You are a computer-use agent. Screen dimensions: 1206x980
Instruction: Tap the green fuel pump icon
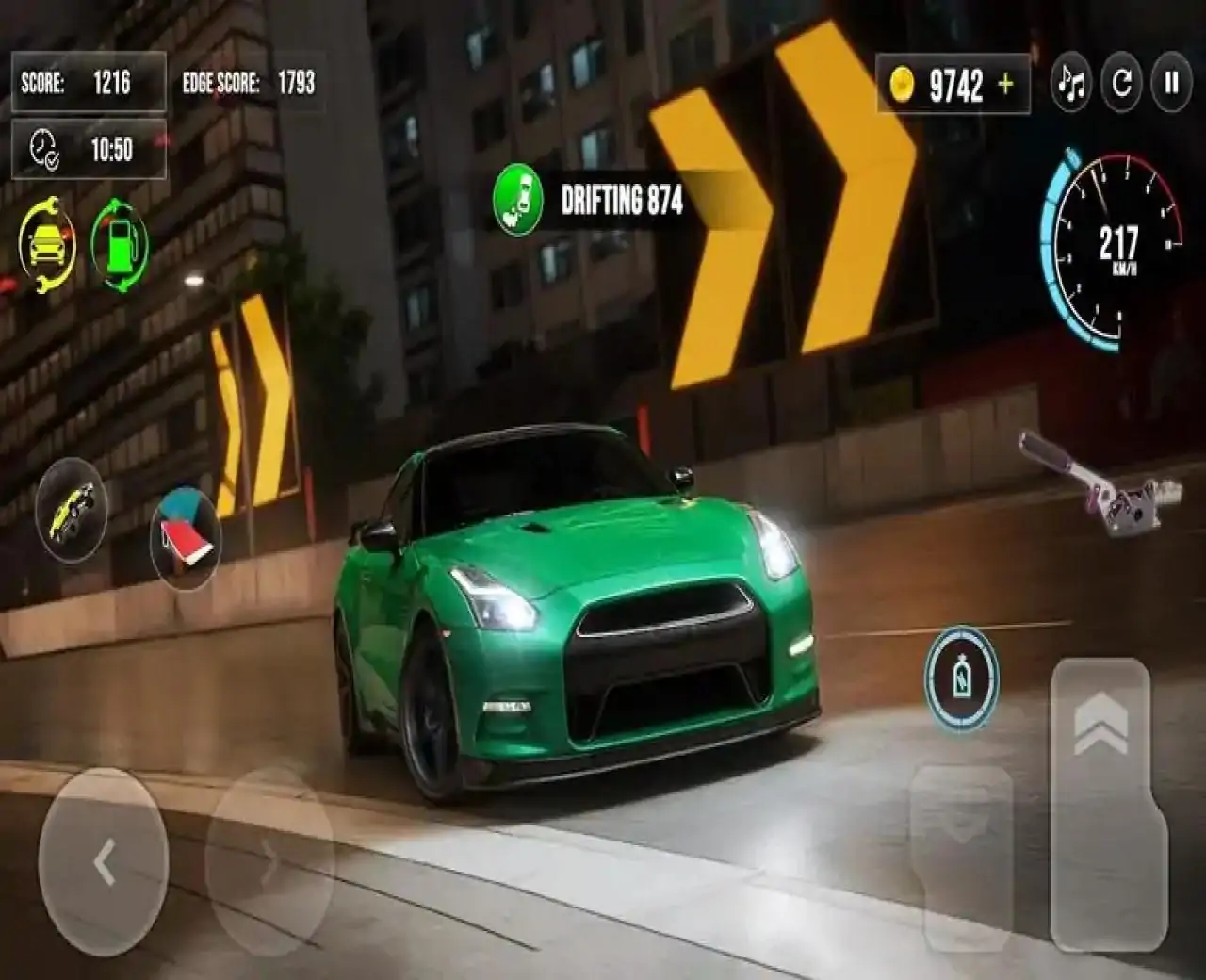click(x=120, y=244)
